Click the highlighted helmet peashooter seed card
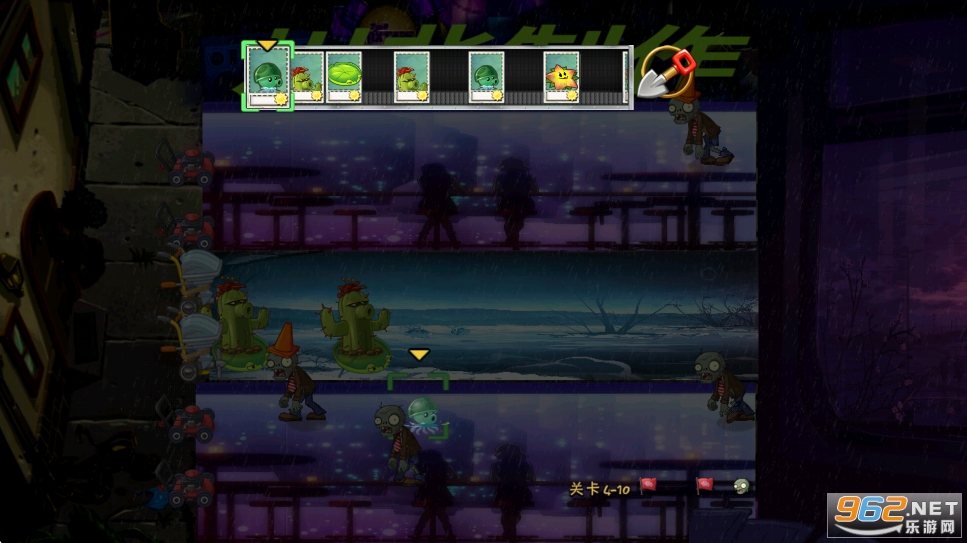 268,77
